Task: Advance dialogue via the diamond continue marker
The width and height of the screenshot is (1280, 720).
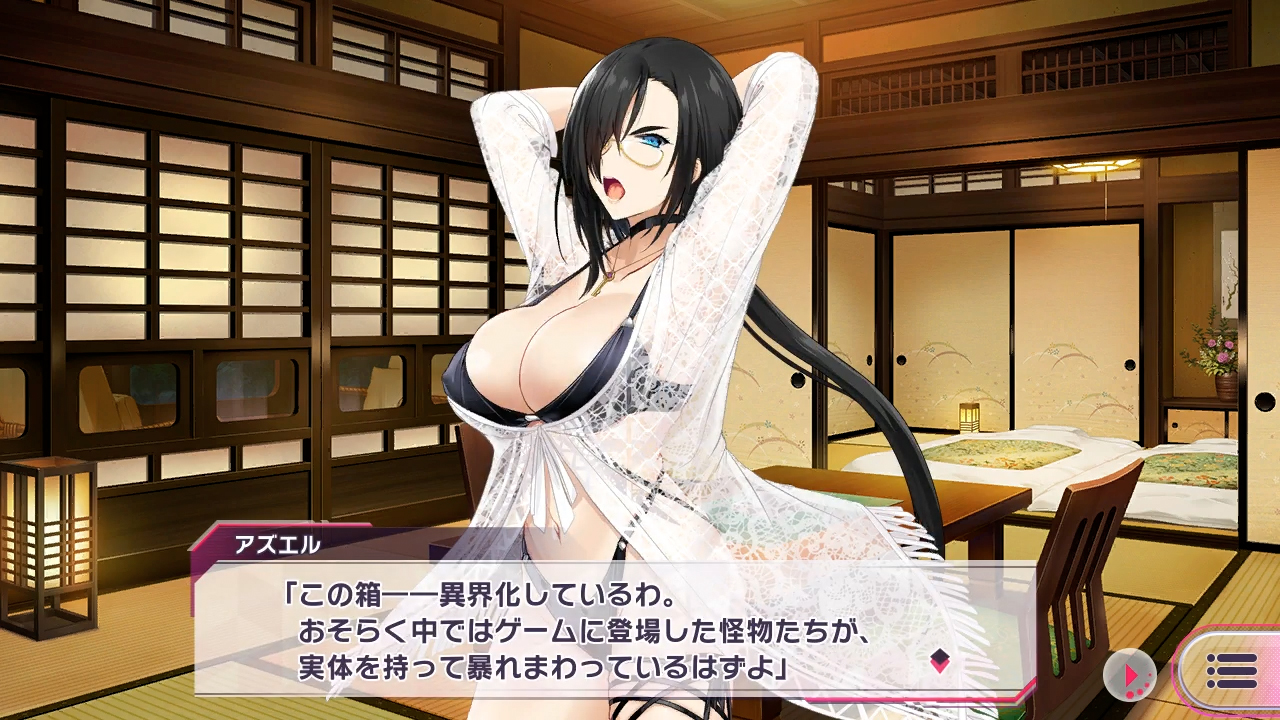Action: coord(939,660)
